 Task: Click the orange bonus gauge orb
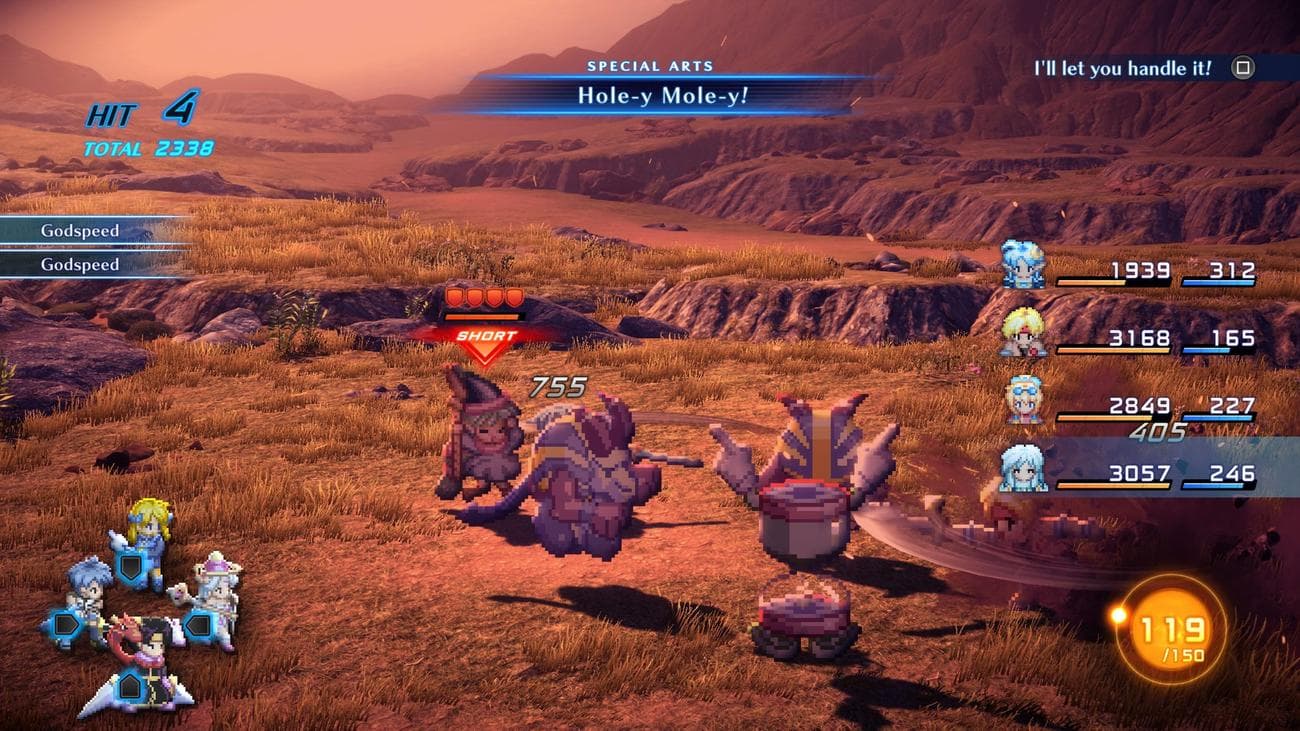tap(1171, 629)
